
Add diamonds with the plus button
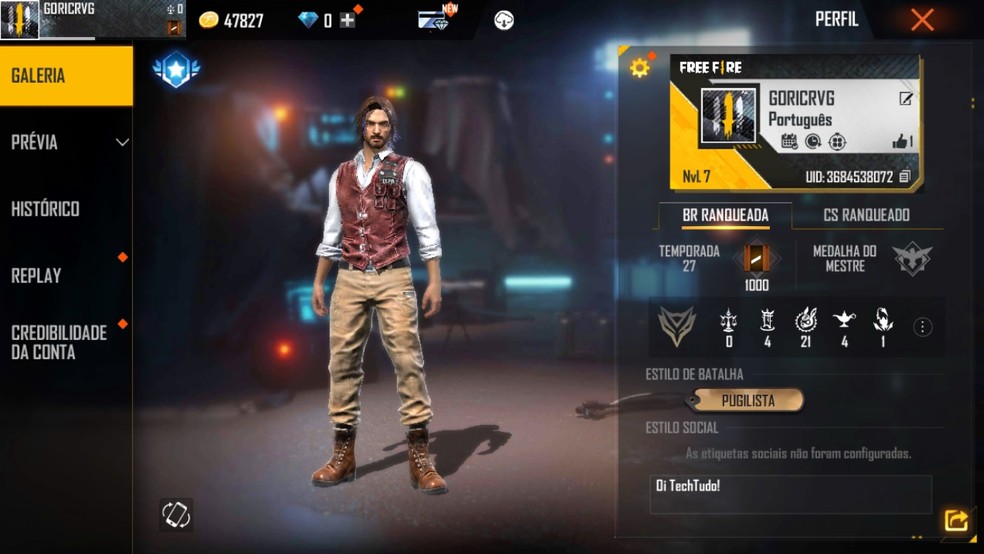[348, 20]
